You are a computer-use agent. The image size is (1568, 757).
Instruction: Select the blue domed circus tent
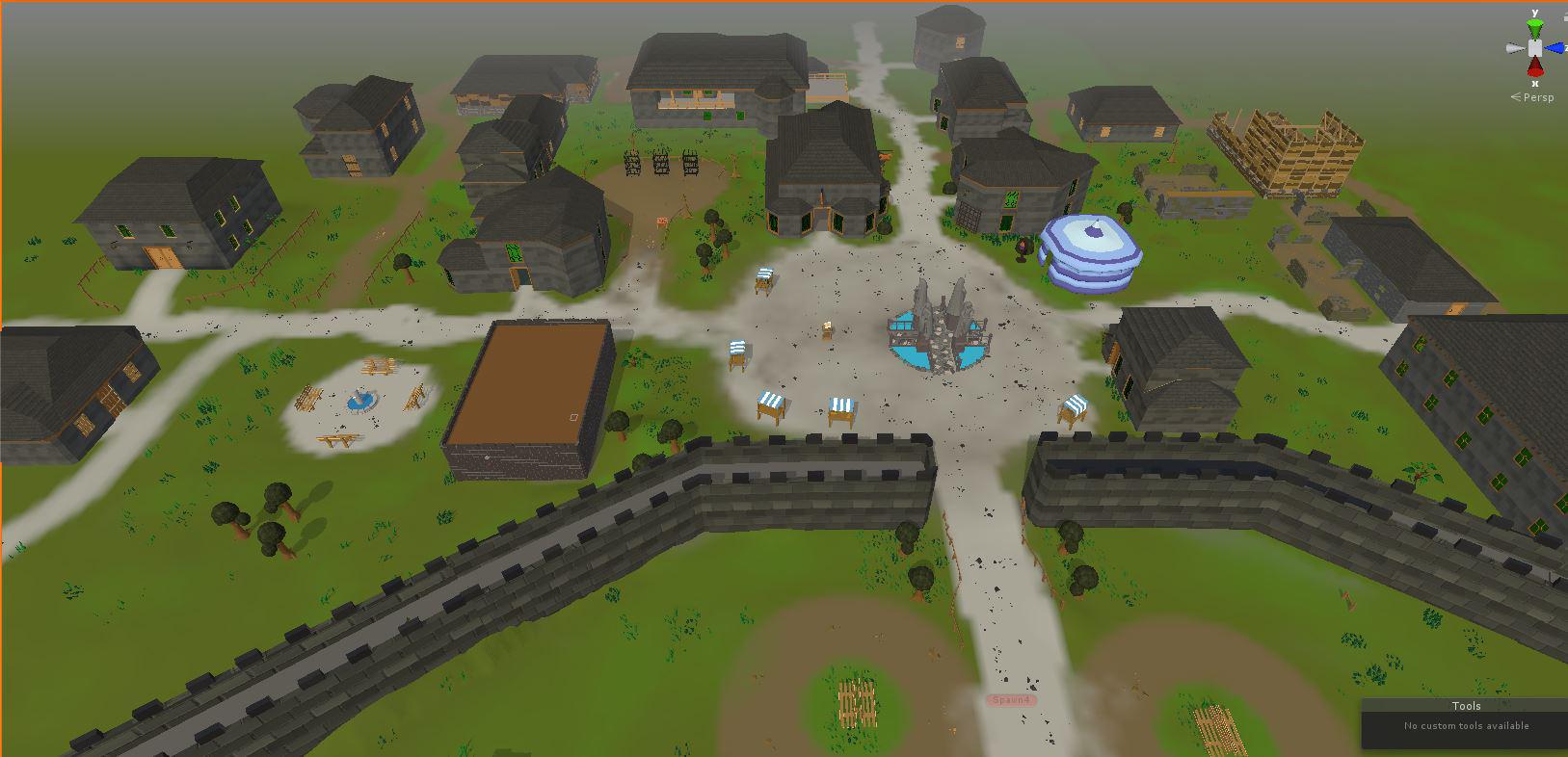pos(1089,250)
